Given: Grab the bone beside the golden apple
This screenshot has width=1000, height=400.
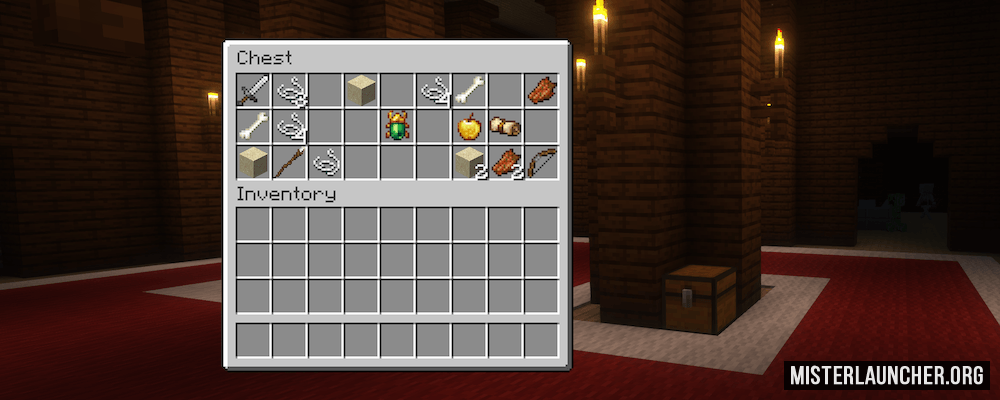Looking at the screenshot, I should pos(469,91).
